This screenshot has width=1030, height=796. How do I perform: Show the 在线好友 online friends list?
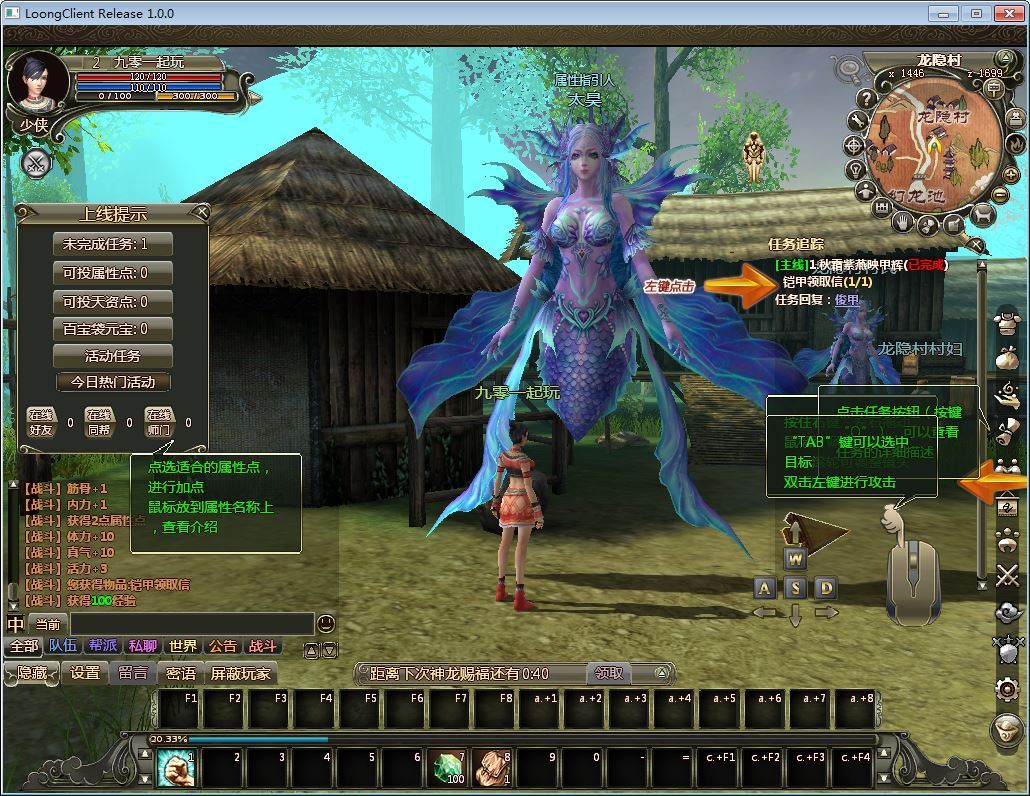tap(40, 422)
